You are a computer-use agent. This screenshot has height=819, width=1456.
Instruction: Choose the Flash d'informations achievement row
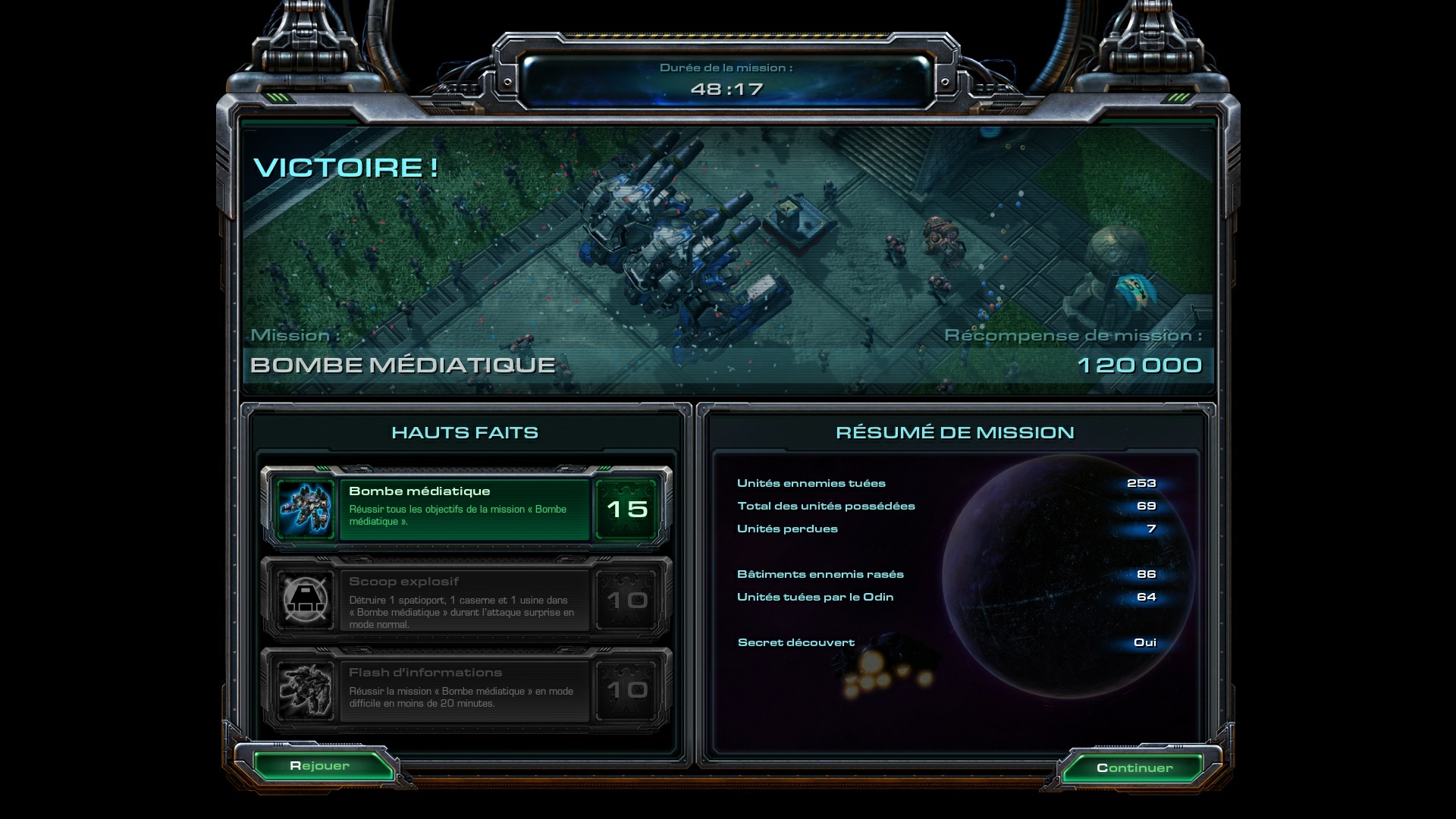click(x=464, y=689)
